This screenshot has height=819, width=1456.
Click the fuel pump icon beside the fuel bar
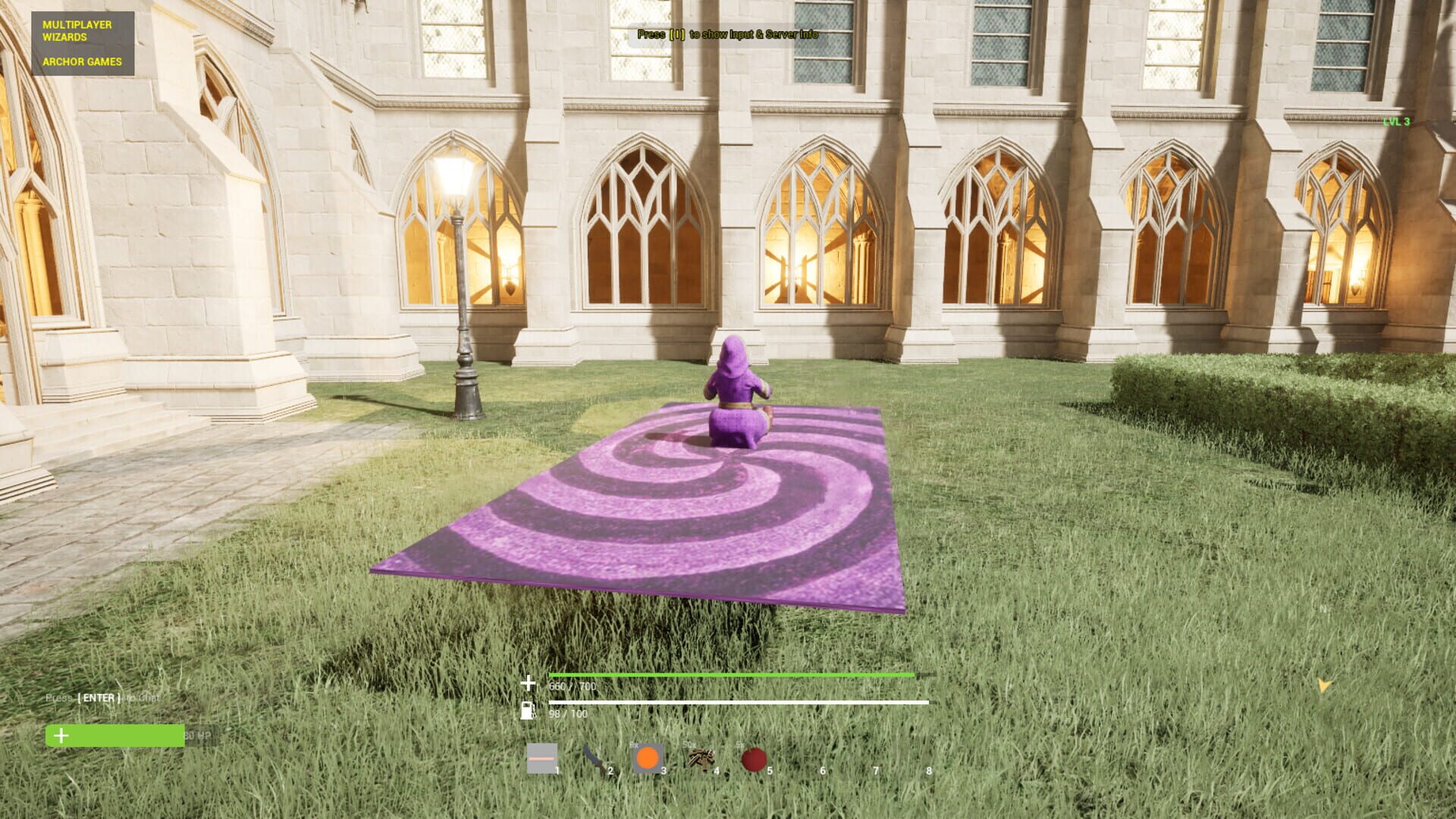[526, 711]
